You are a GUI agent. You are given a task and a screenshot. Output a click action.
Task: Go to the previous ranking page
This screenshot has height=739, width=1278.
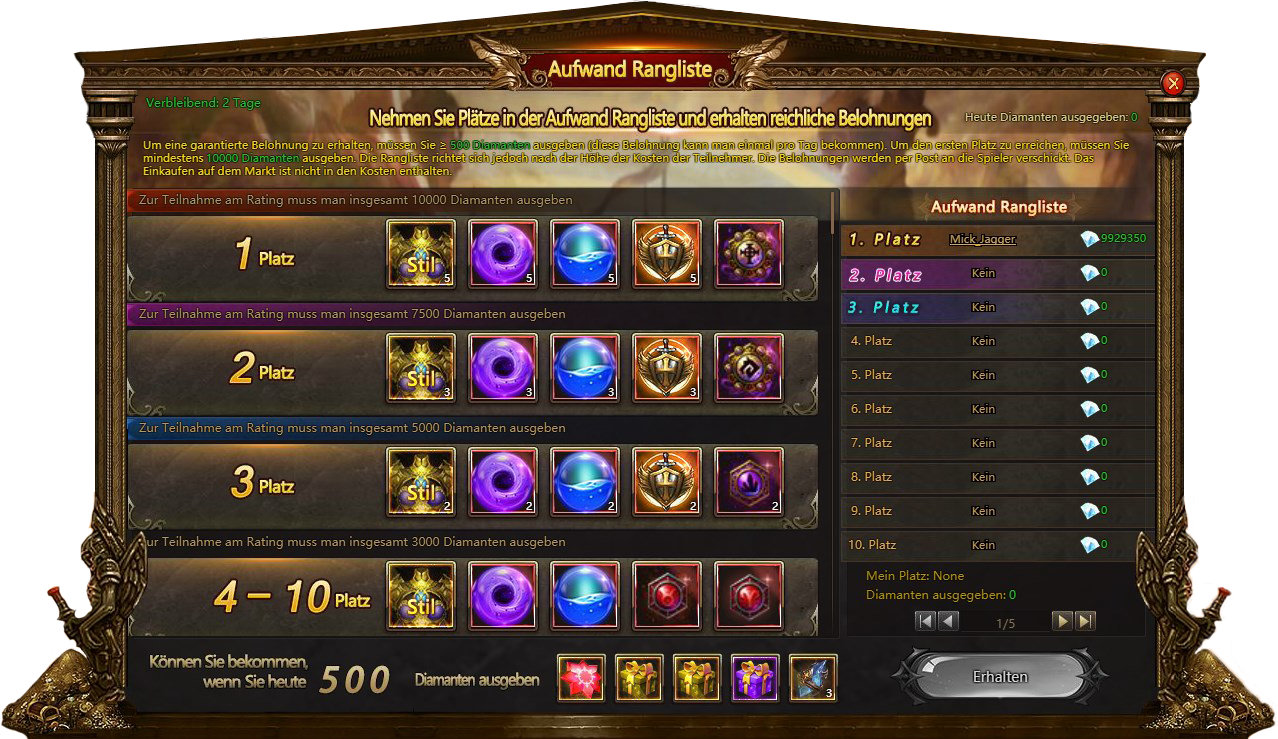pos(948,621)
